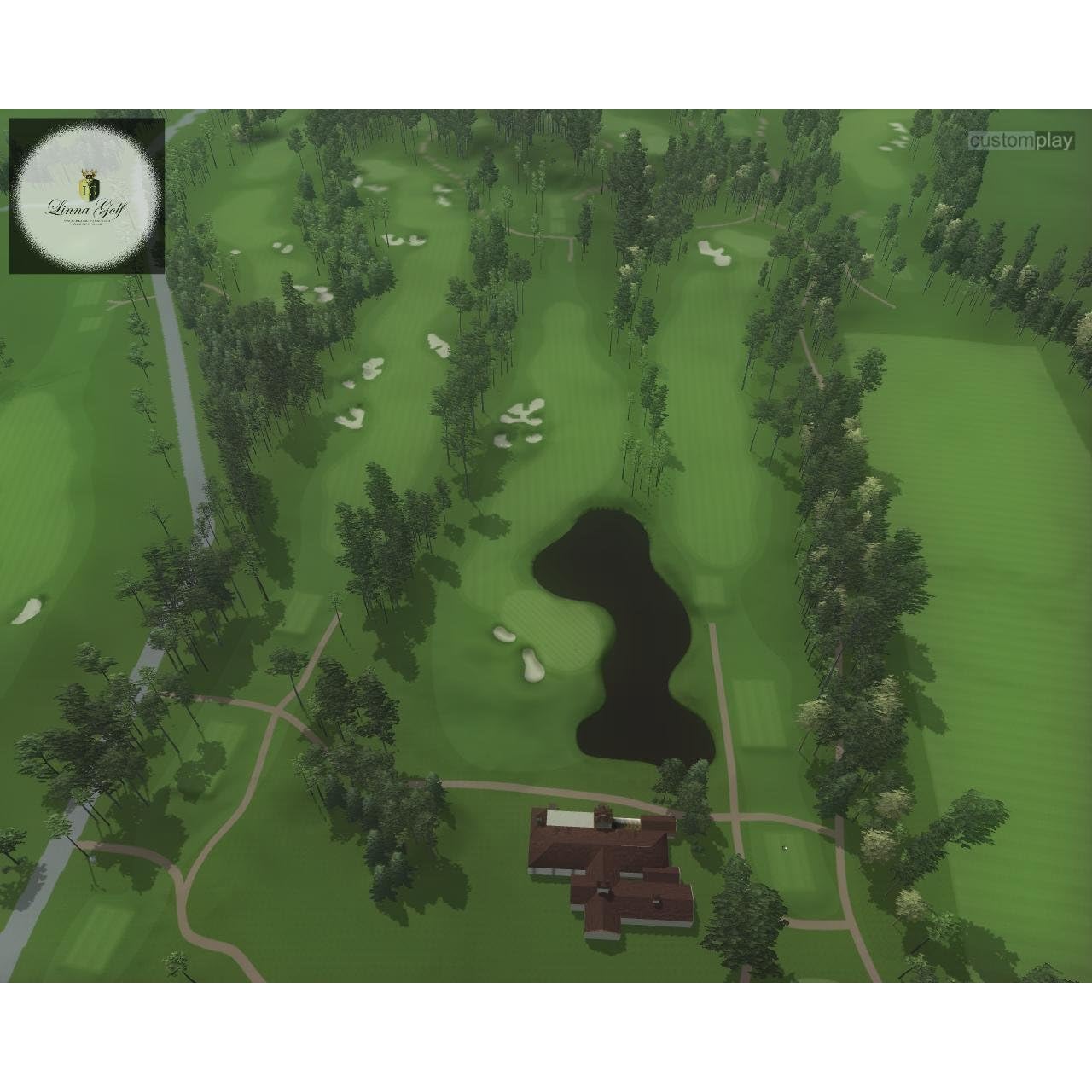Click the customplay label
The image size is (1092, 1092).
pyautogui.click(x=1020, y=141)
